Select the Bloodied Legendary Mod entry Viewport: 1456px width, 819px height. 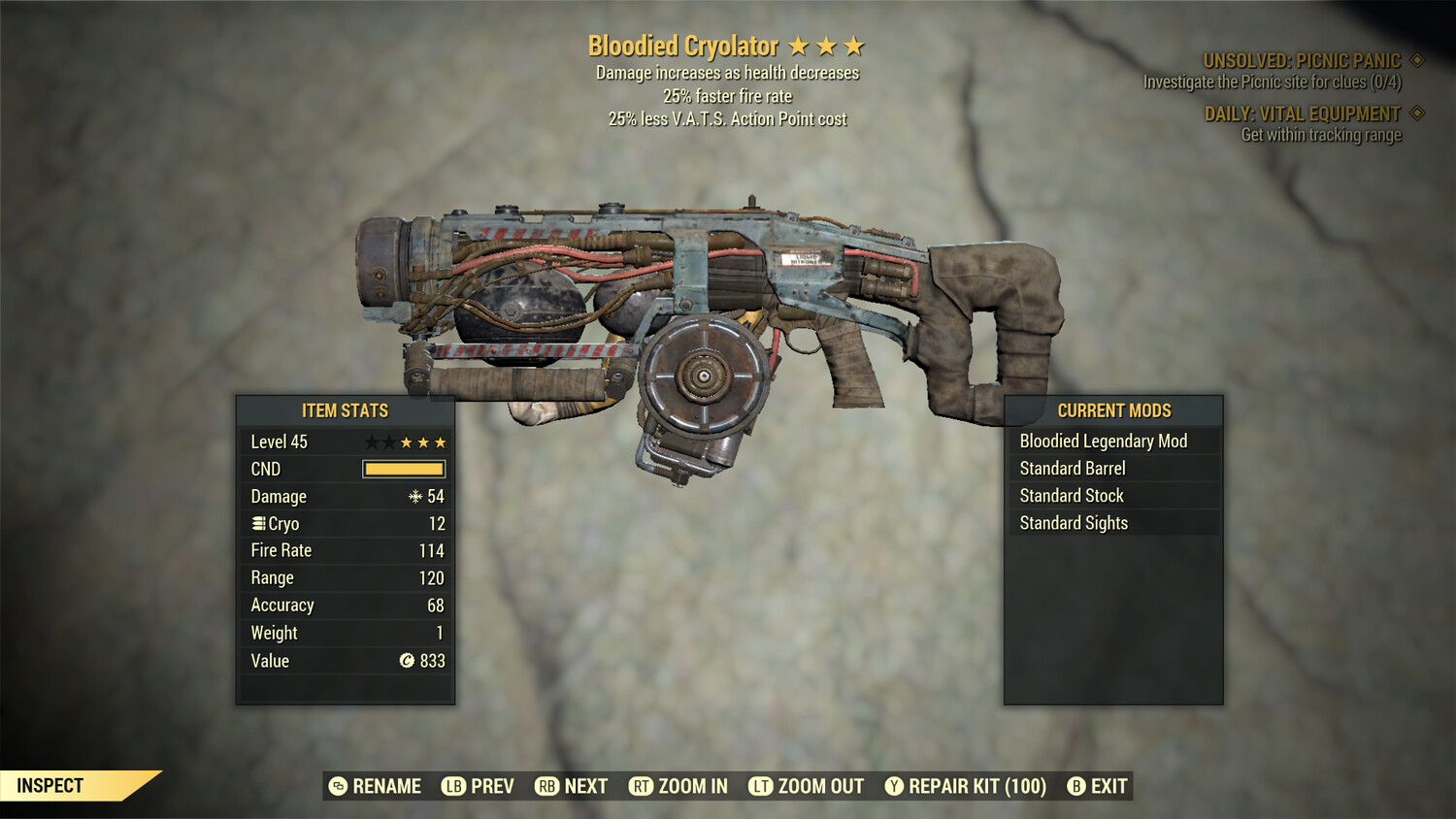pyautogui.click(x=1103, y=441)
